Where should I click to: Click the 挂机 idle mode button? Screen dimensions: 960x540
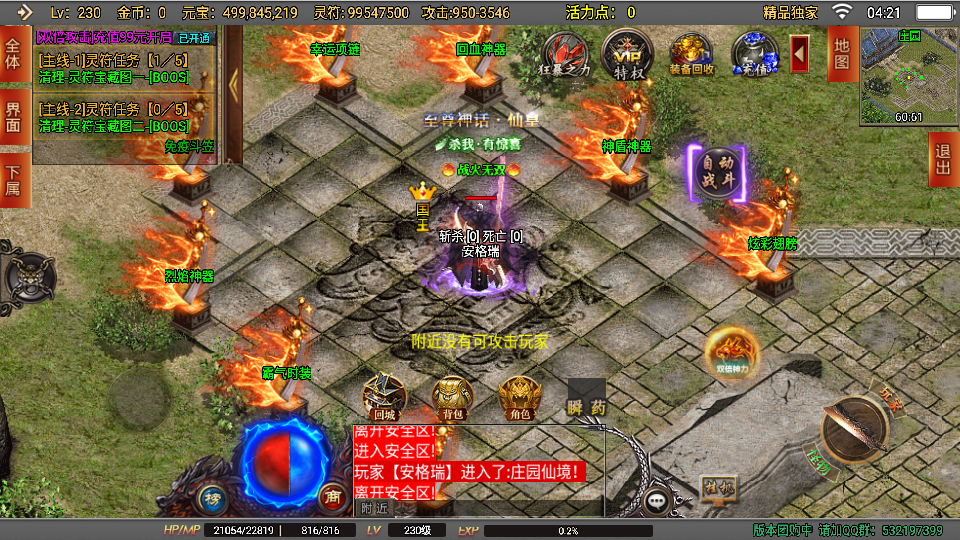click(718, 488)
